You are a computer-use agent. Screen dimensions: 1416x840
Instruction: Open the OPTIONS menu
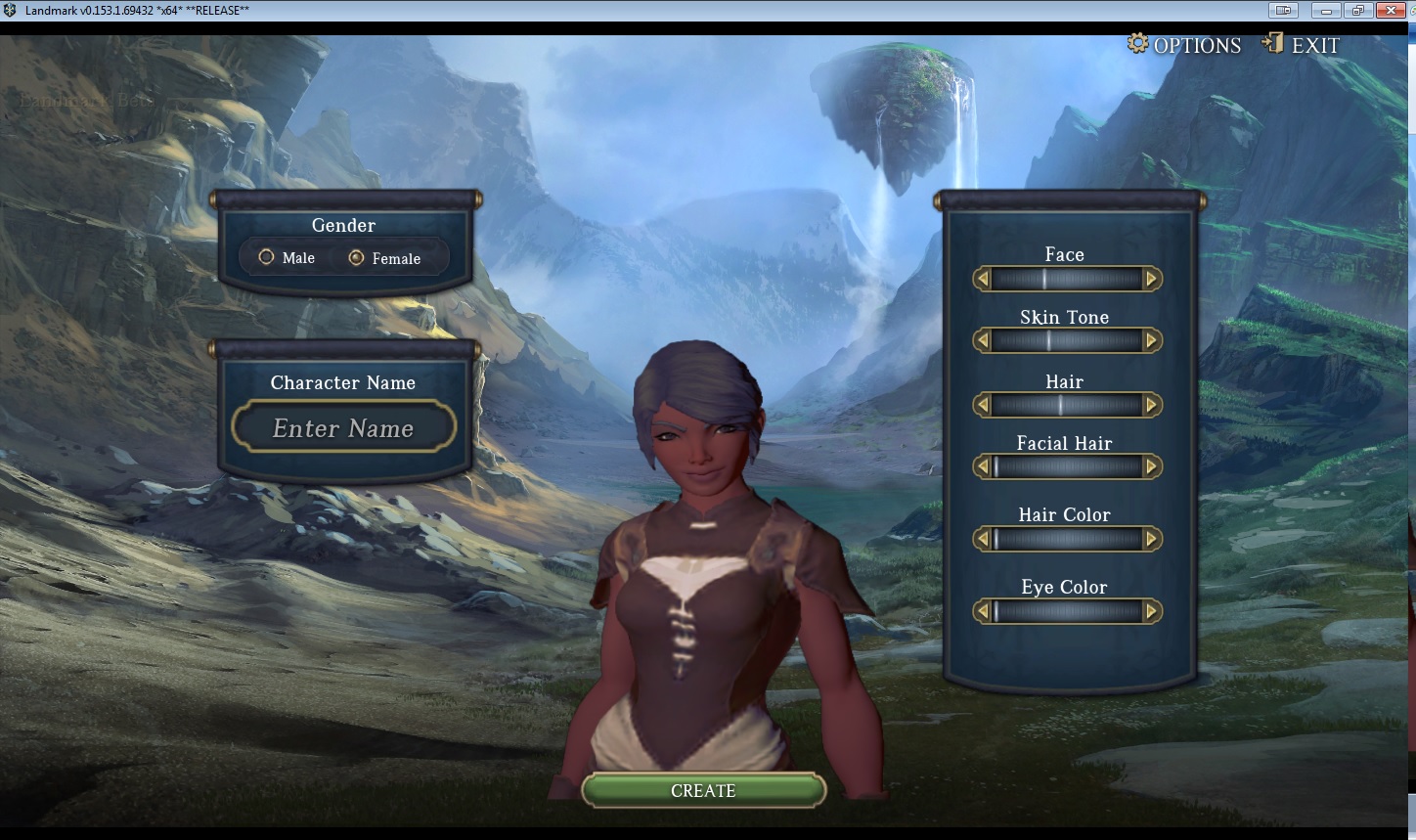1184,45
